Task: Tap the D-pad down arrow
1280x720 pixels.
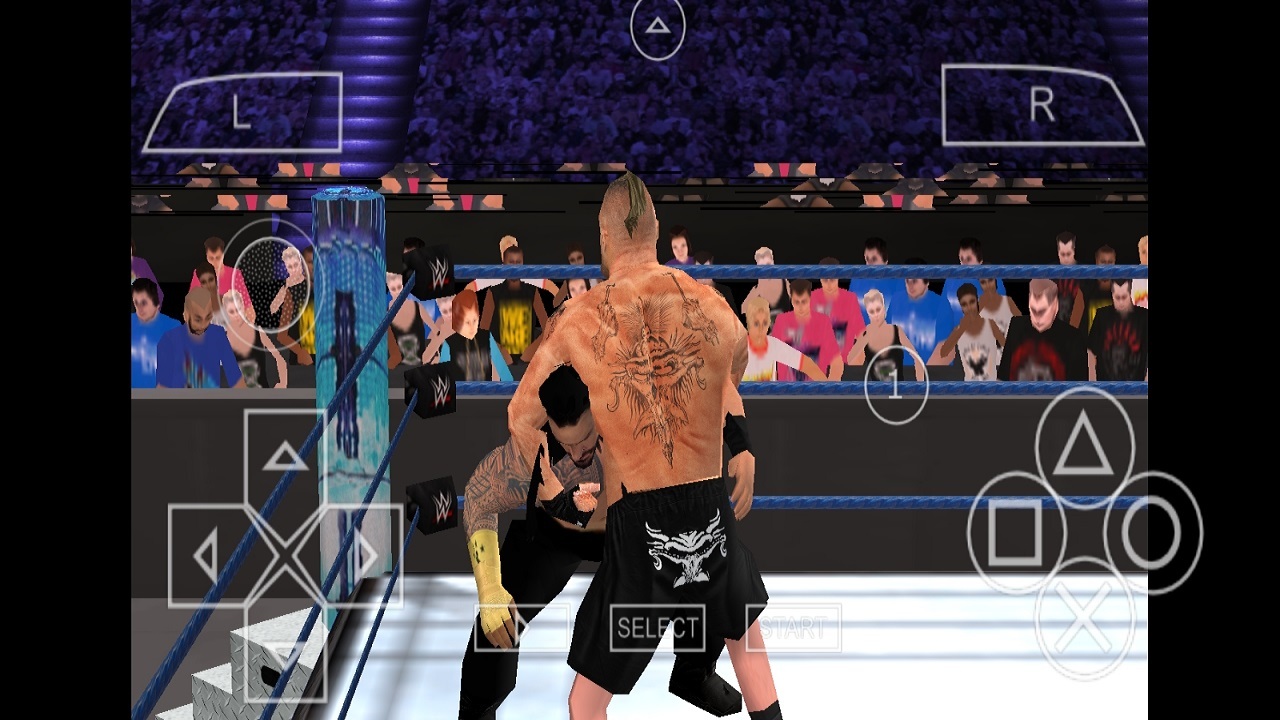Action: point(285,650)
